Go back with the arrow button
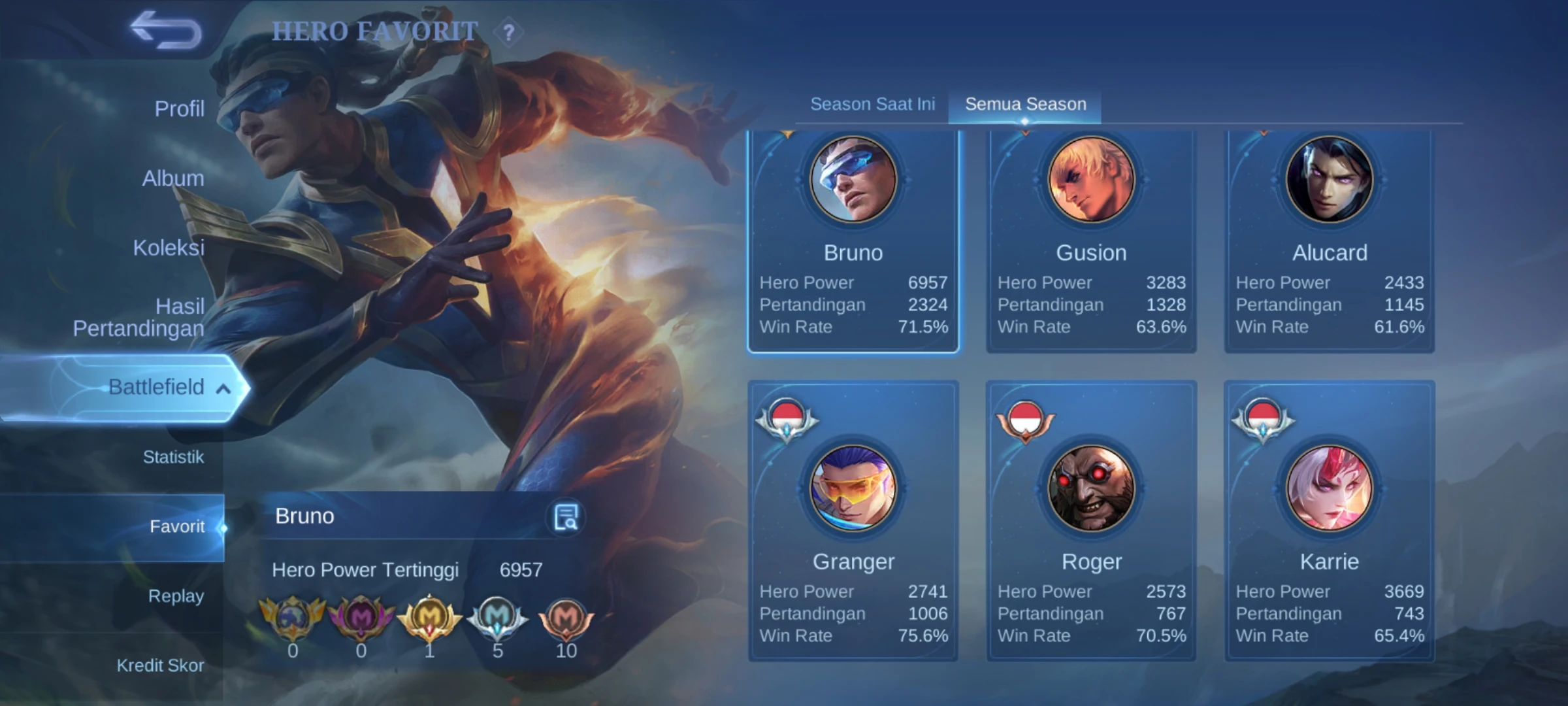The width and height of the screenshot is (1568, 706). coord(167,30)
